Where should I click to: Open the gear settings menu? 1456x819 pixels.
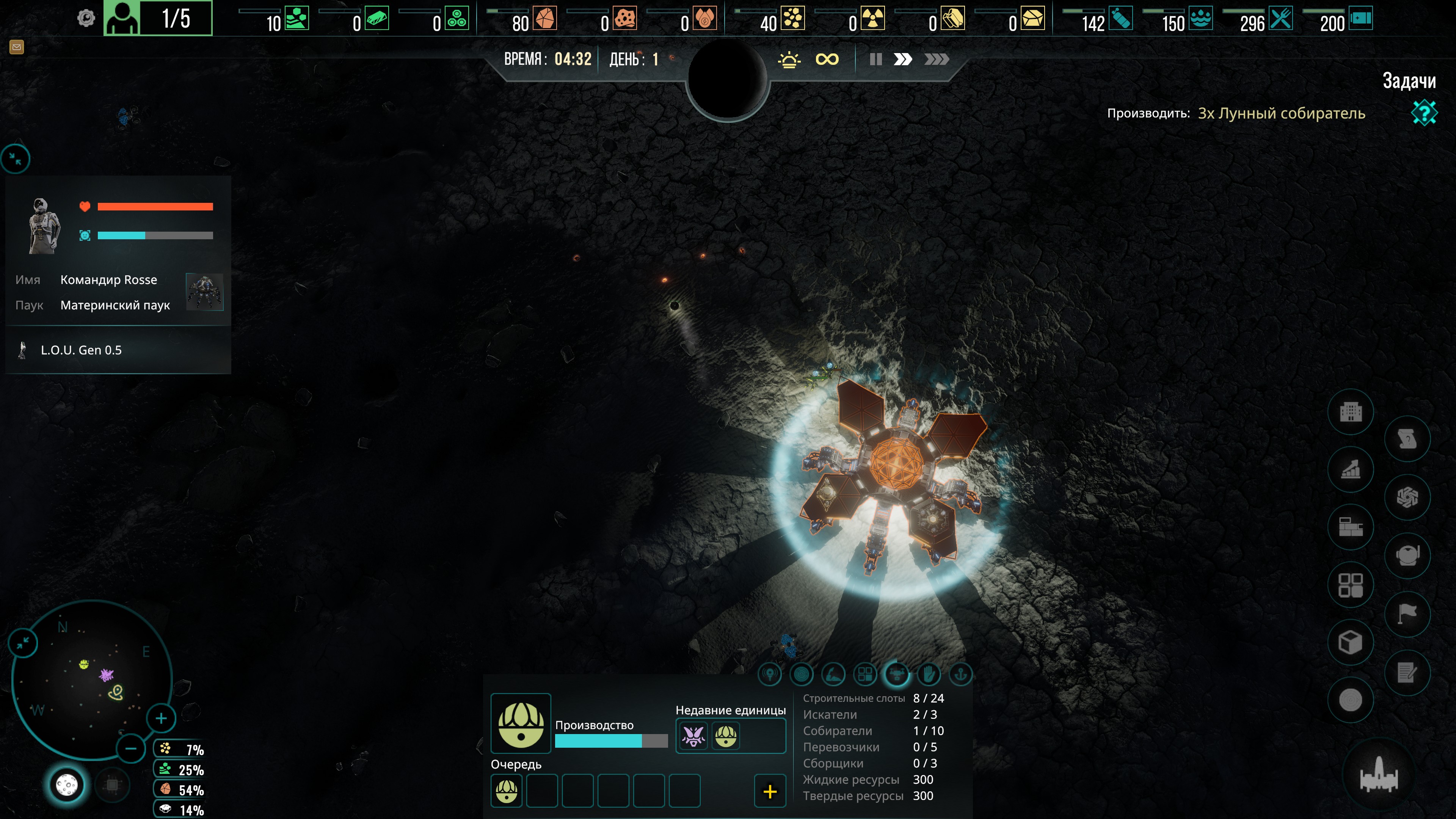click(x=86, y=19)
